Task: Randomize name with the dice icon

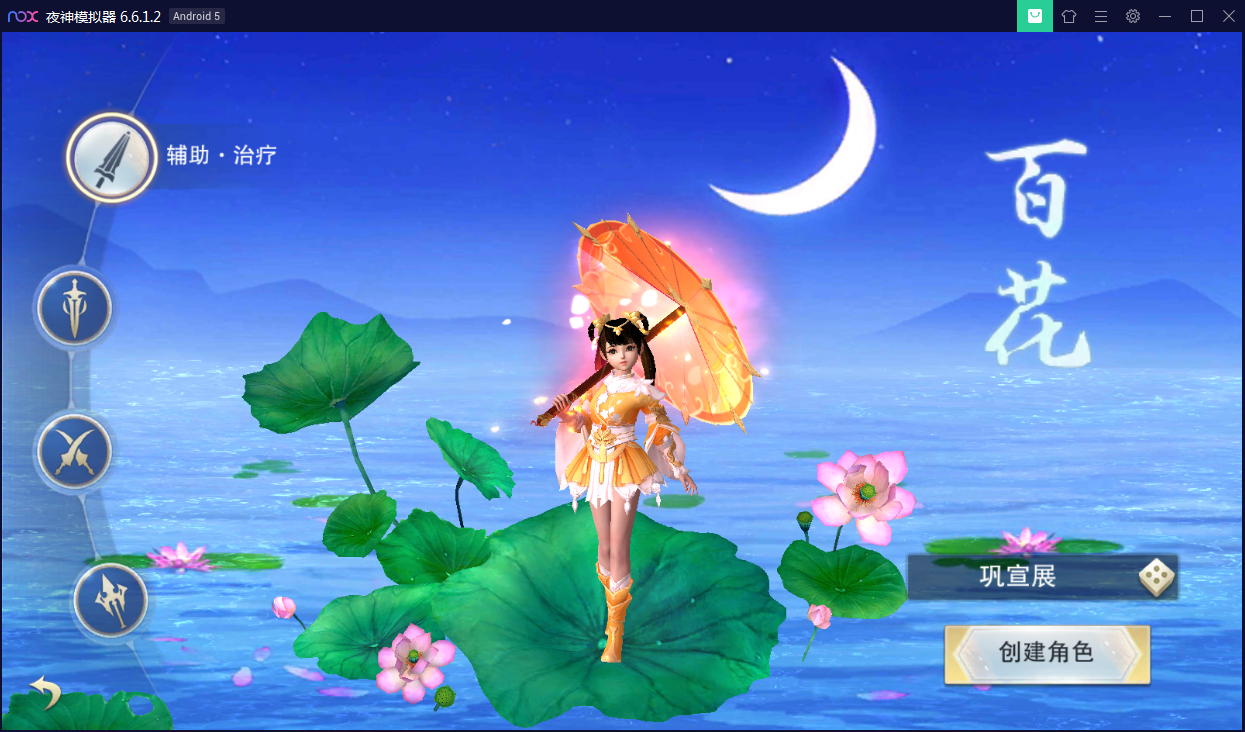Action: point(1155,577)
